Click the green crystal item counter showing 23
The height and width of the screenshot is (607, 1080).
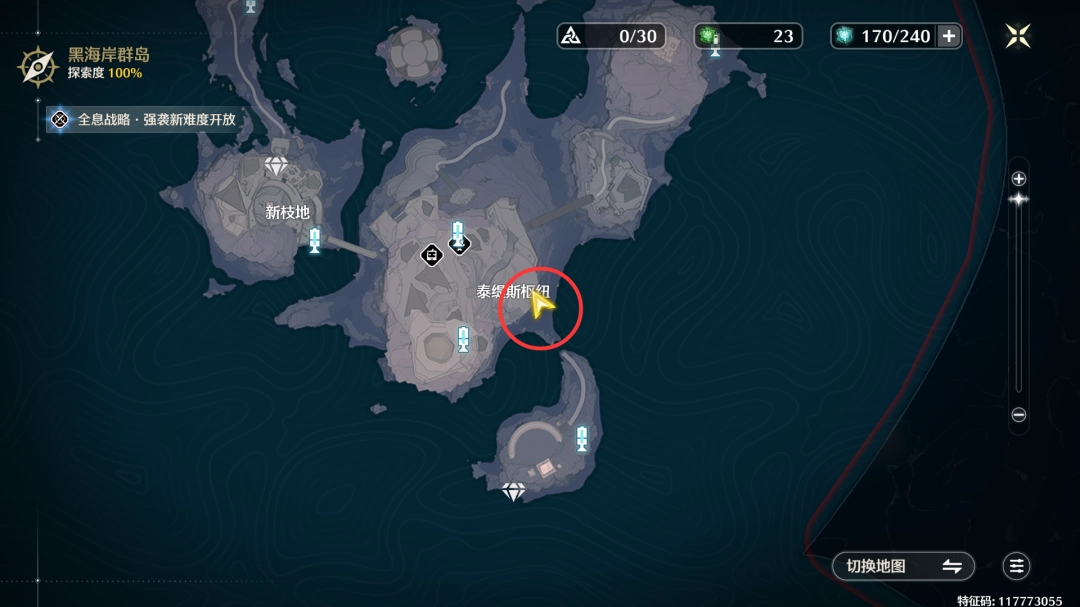[x=748, y=36]
